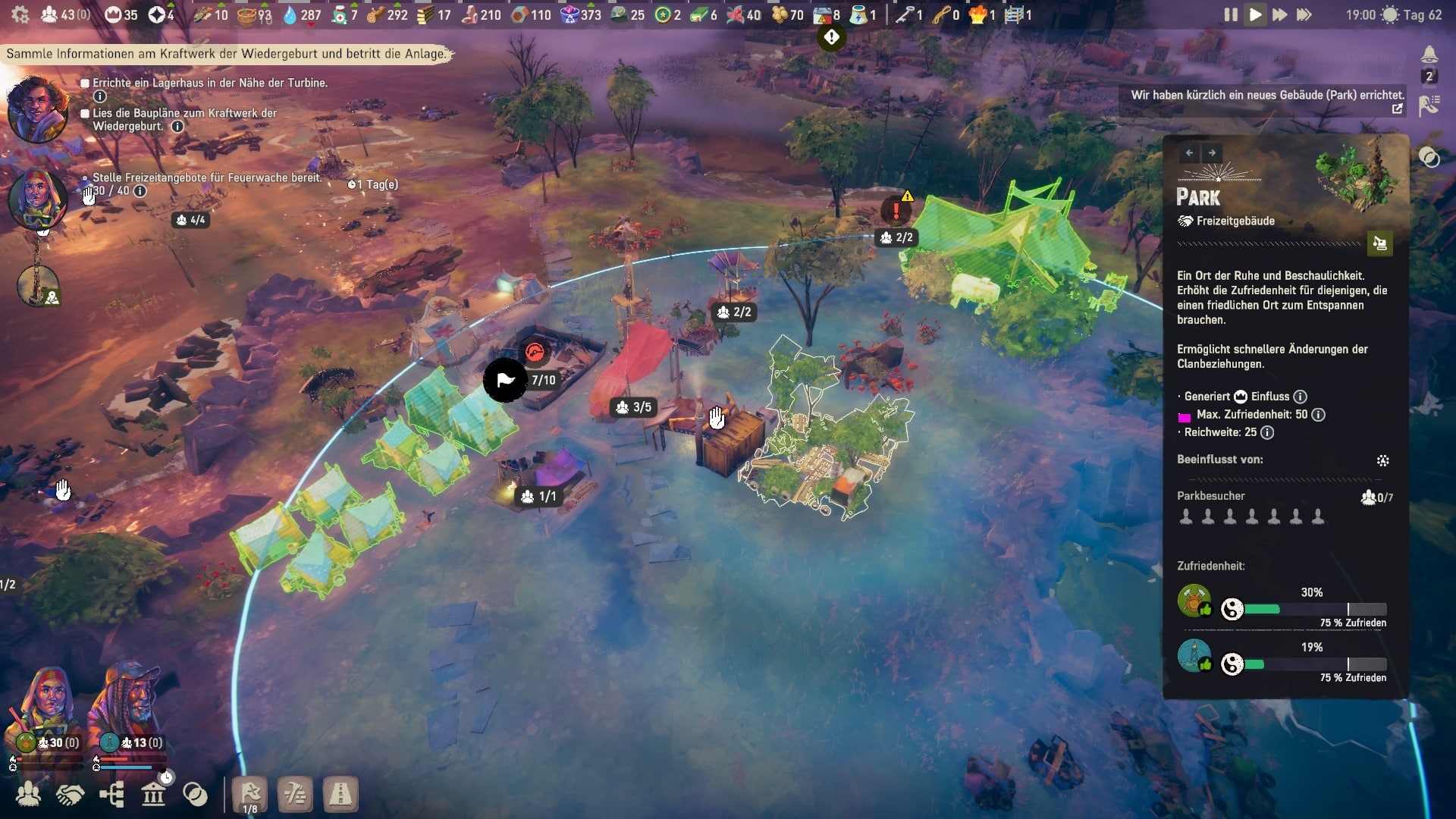The height and width of the screenshot is (819, 1456).
Task: Pause the game
Action: 1230,14
